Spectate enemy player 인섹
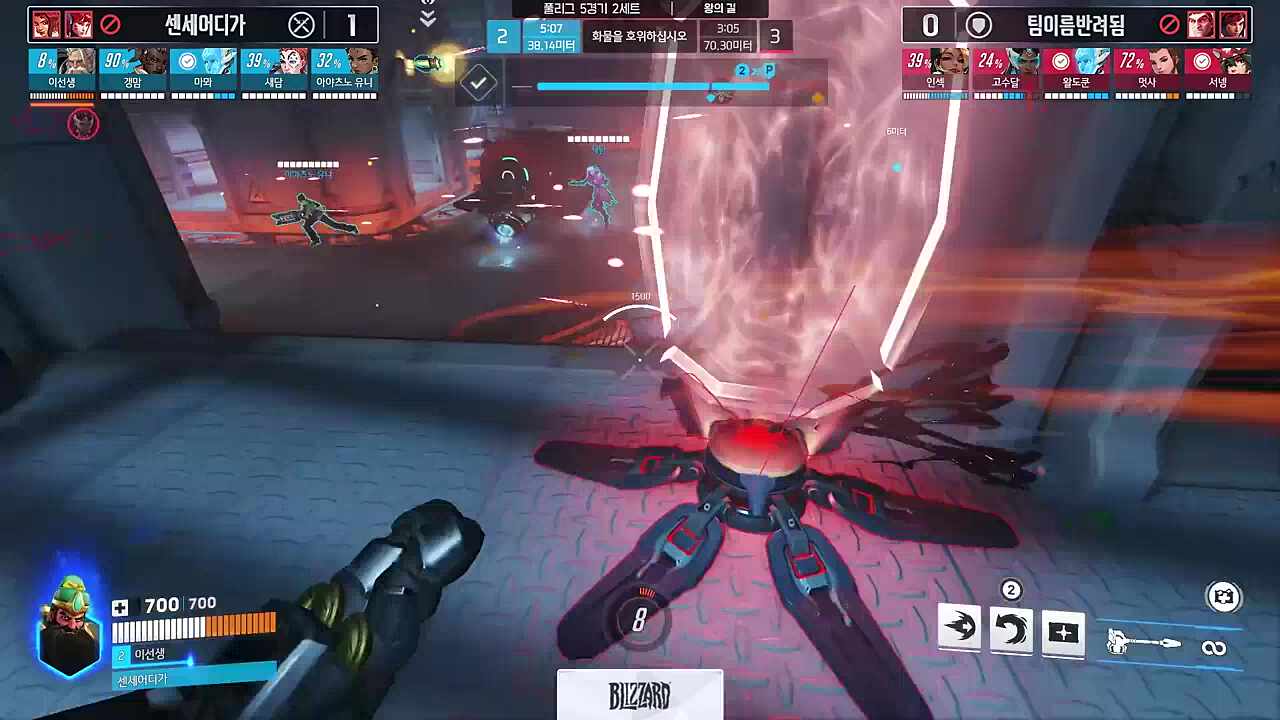 point(935,70)
